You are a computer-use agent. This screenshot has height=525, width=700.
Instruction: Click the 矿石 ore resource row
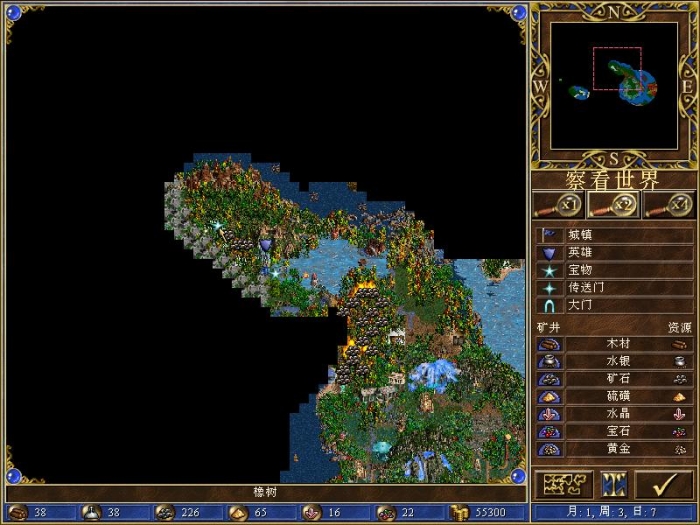pos(614,380)
